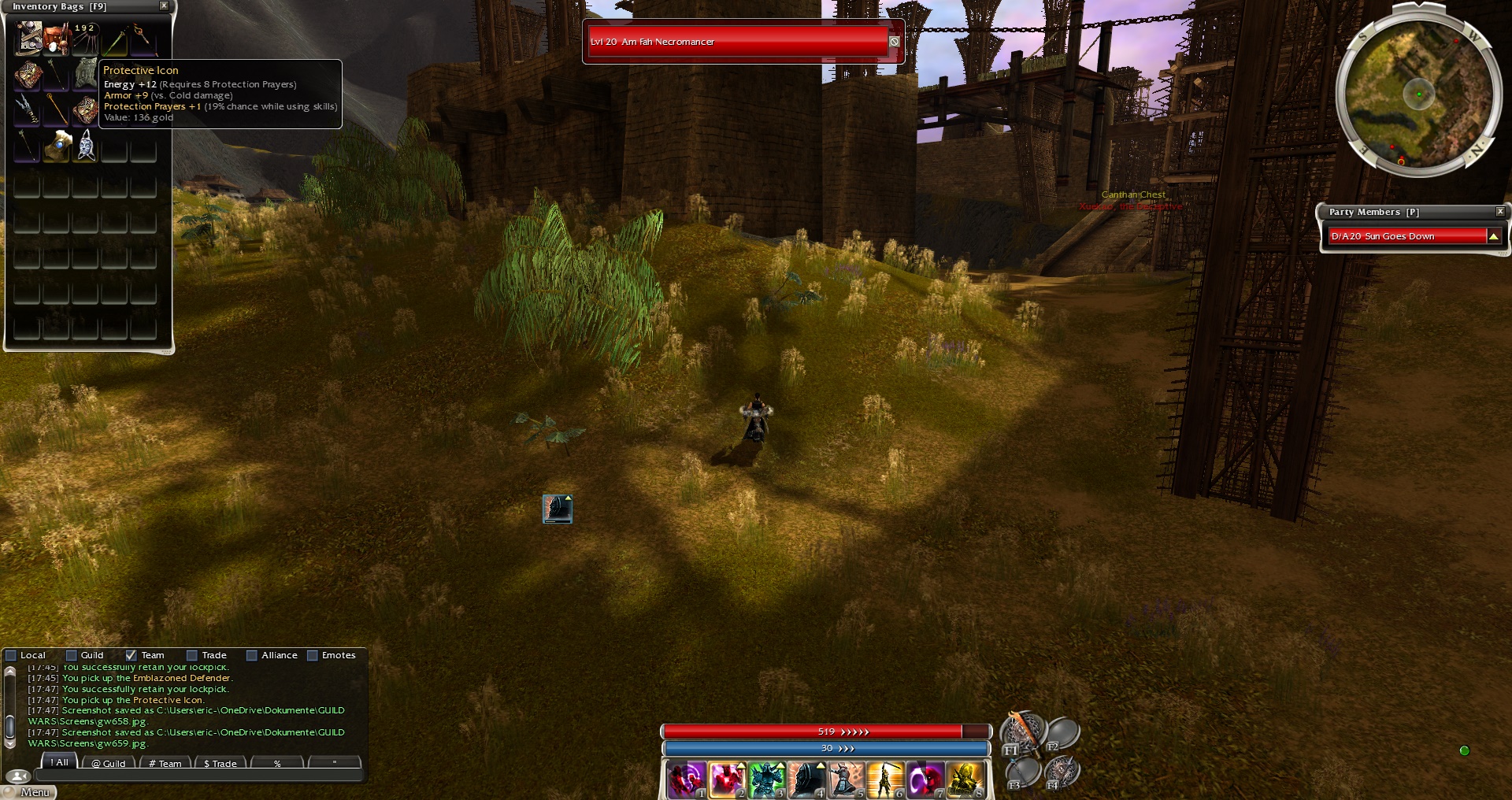
Task: Click the Am Fah Necromancer target bar
Action: pyautogui.click(x=737, y=42)
